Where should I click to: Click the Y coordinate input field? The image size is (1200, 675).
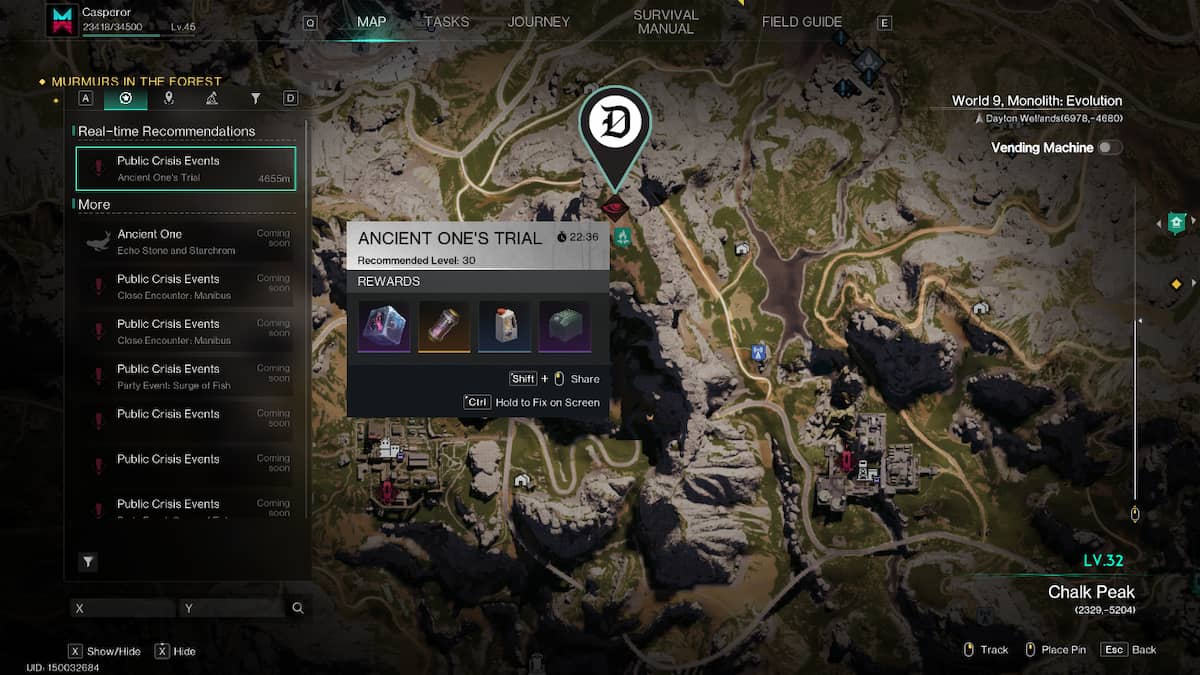pyautogui.click(x=232, y=608)
